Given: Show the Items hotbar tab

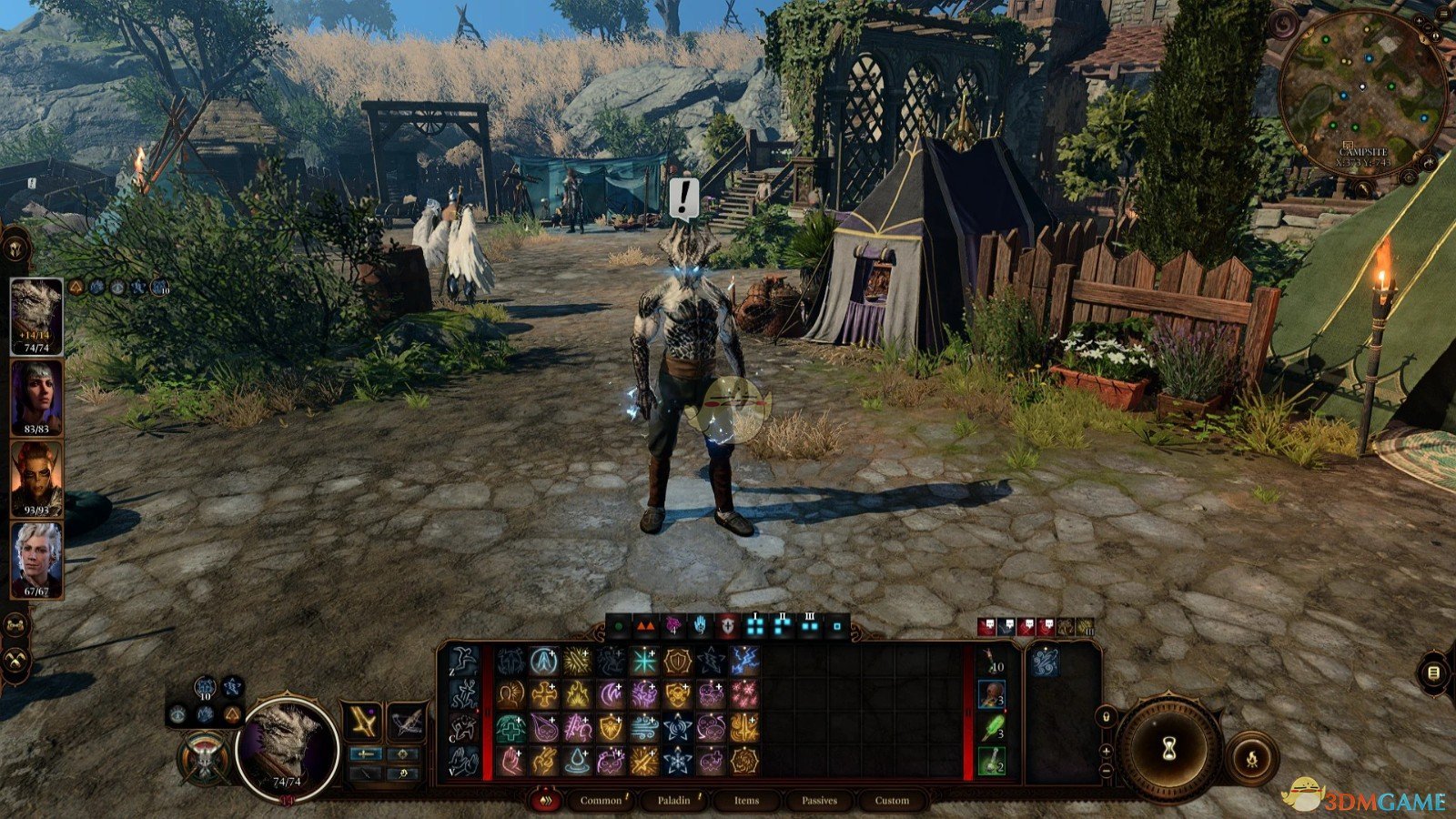Looking at the screenshot, I should coord(746,801).
